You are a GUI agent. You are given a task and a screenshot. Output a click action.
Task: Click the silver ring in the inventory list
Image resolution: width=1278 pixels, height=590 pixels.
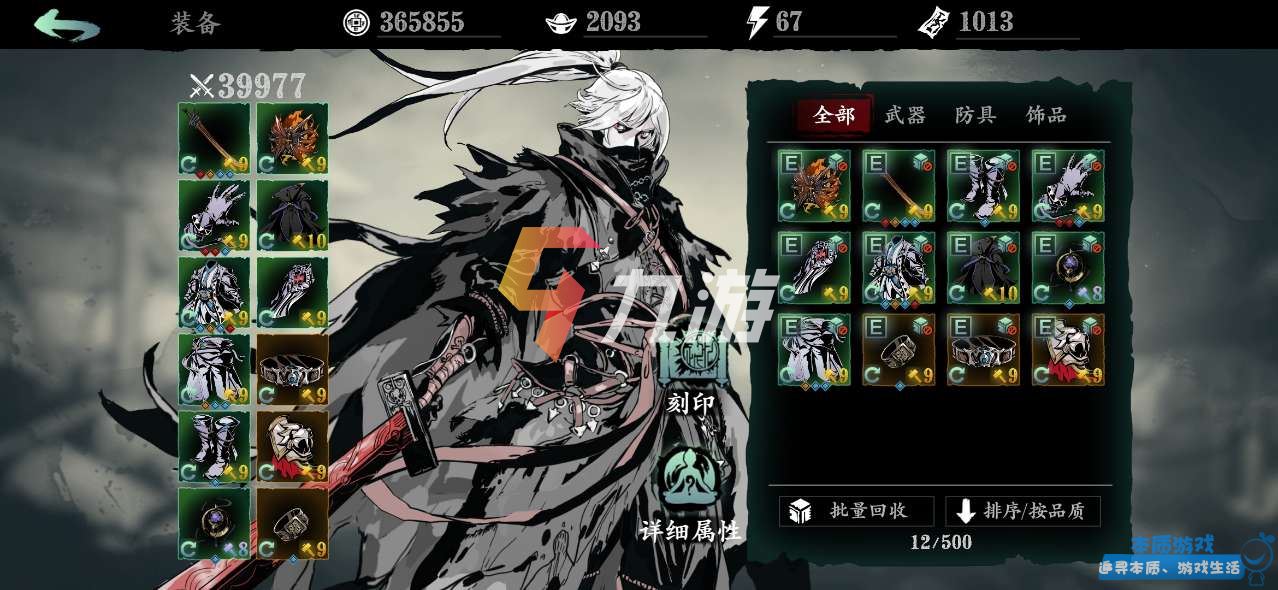(x=898, y=350)
